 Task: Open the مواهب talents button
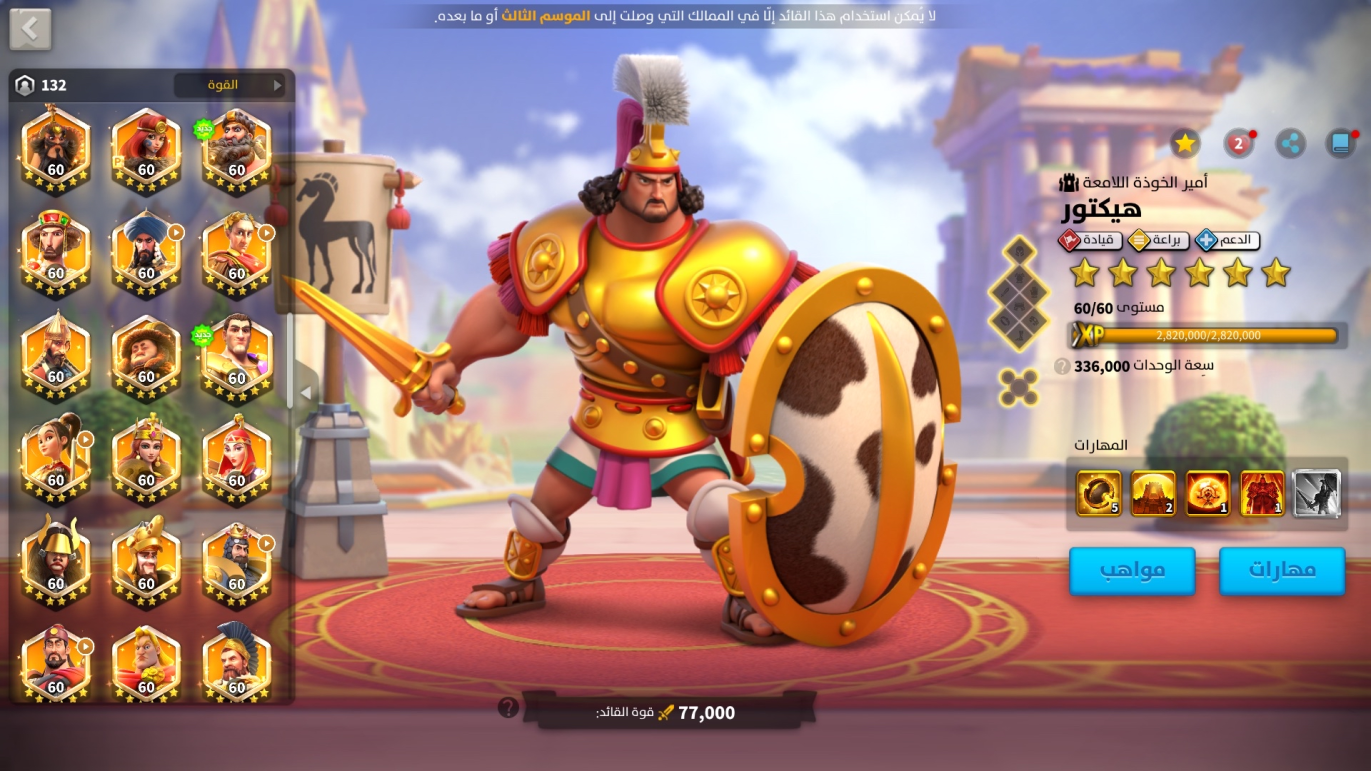1132,570
